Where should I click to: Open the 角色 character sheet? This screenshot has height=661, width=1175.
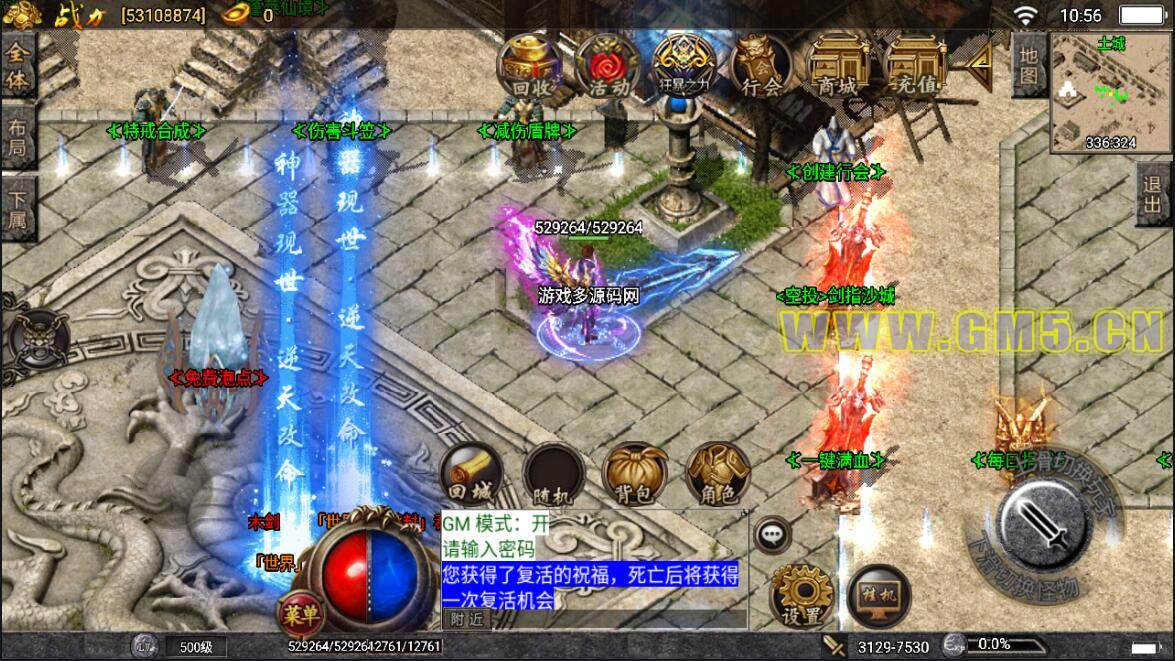click(x=716, y=474)
